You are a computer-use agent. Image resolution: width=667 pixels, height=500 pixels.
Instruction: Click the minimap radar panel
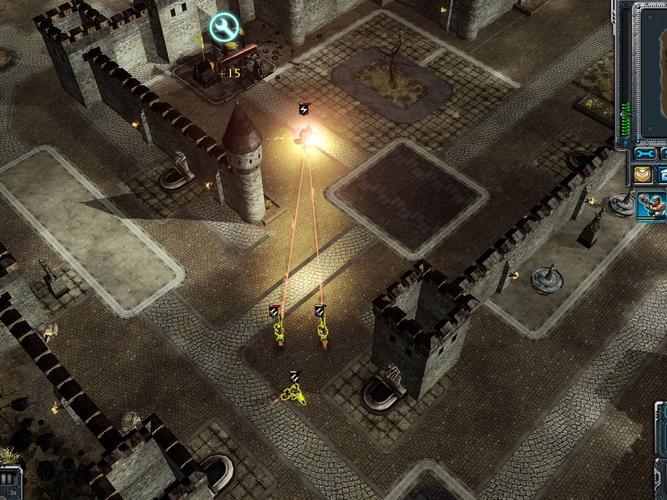coord(648,70)
